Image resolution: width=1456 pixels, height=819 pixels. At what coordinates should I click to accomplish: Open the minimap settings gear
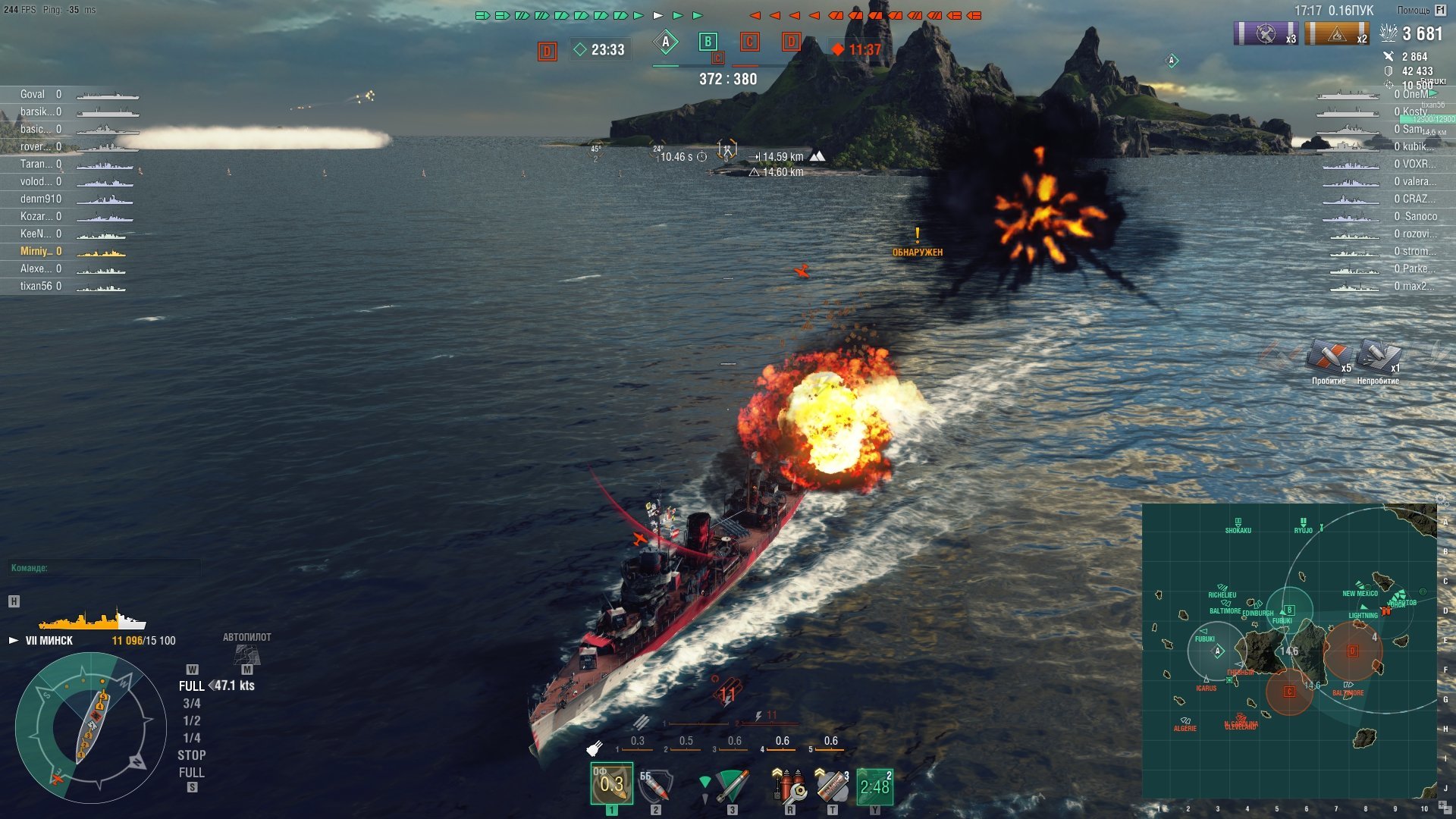(1441, 500)
